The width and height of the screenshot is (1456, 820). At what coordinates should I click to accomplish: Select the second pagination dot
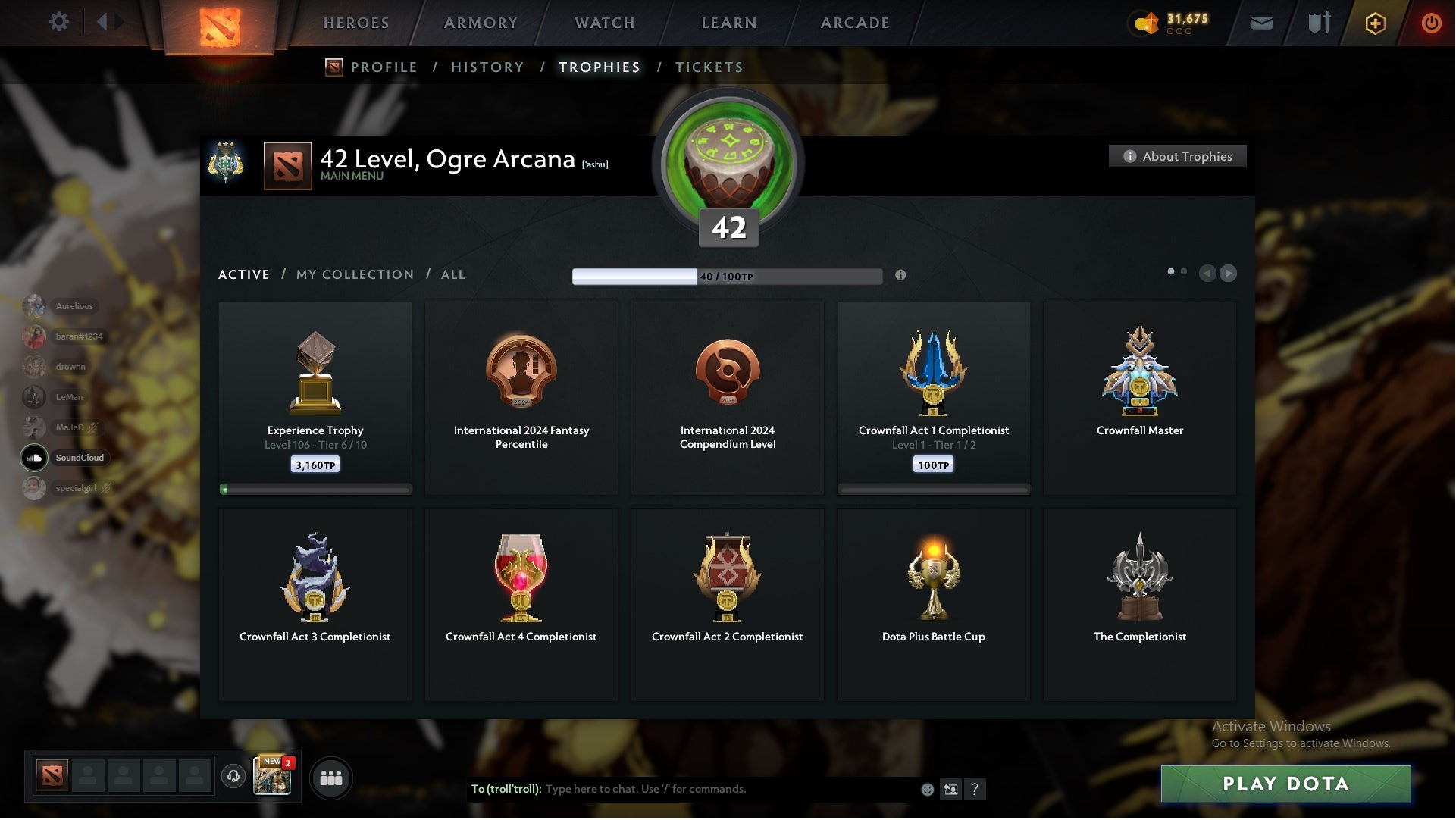1184,270
